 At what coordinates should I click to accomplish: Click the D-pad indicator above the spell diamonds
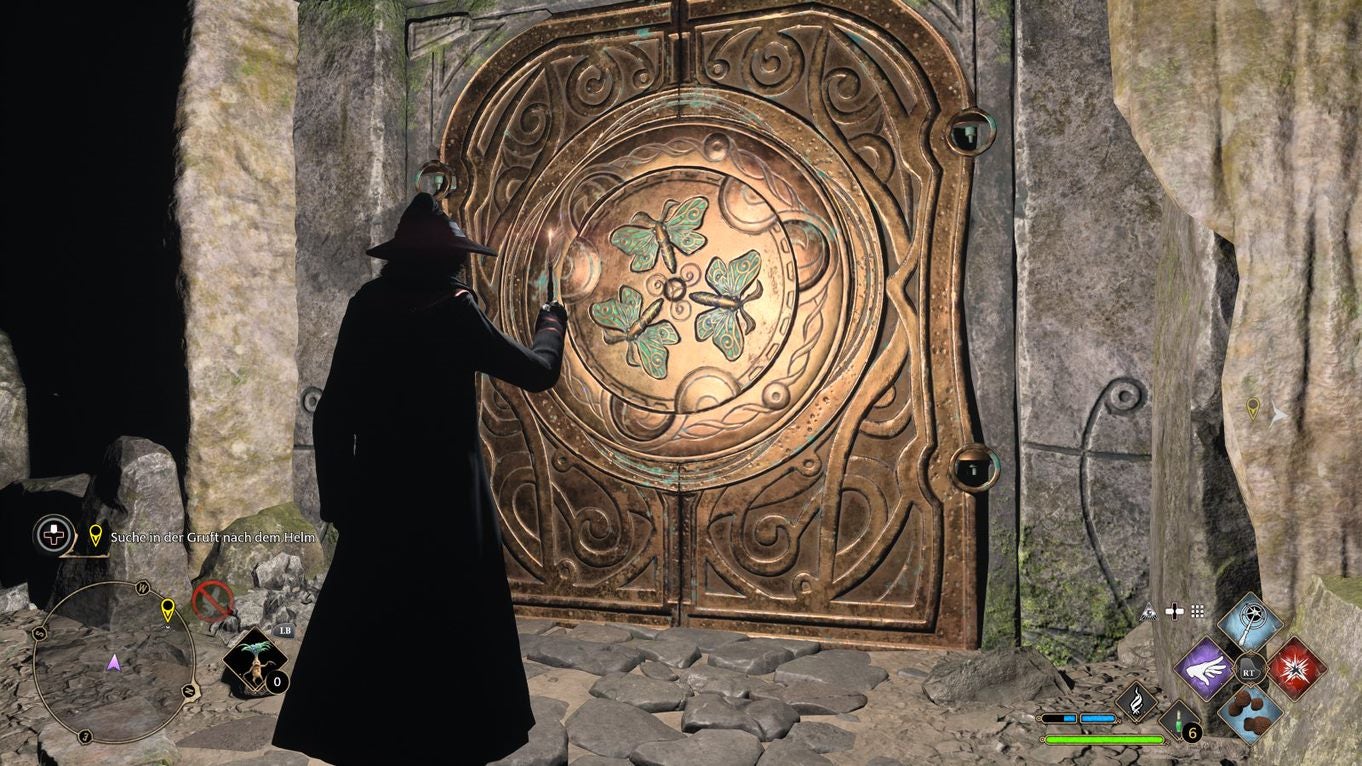point(1174,611)
